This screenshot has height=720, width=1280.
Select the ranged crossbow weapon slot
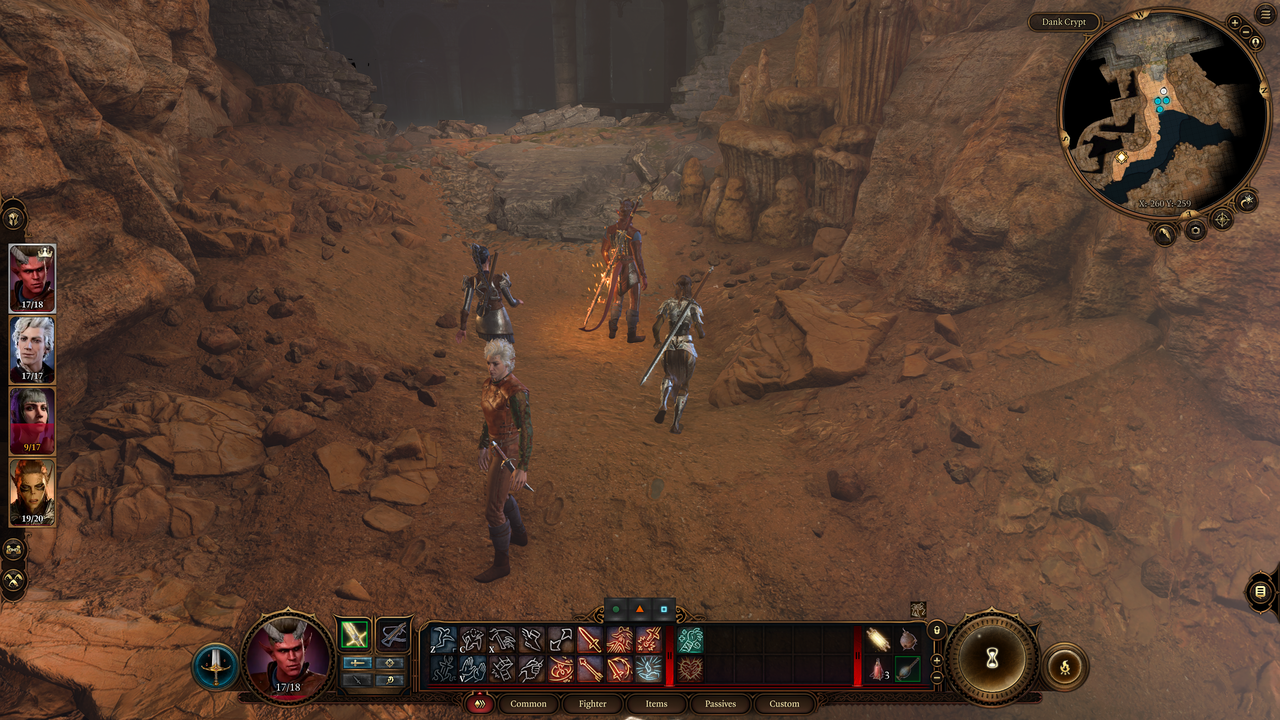[394, 635]
